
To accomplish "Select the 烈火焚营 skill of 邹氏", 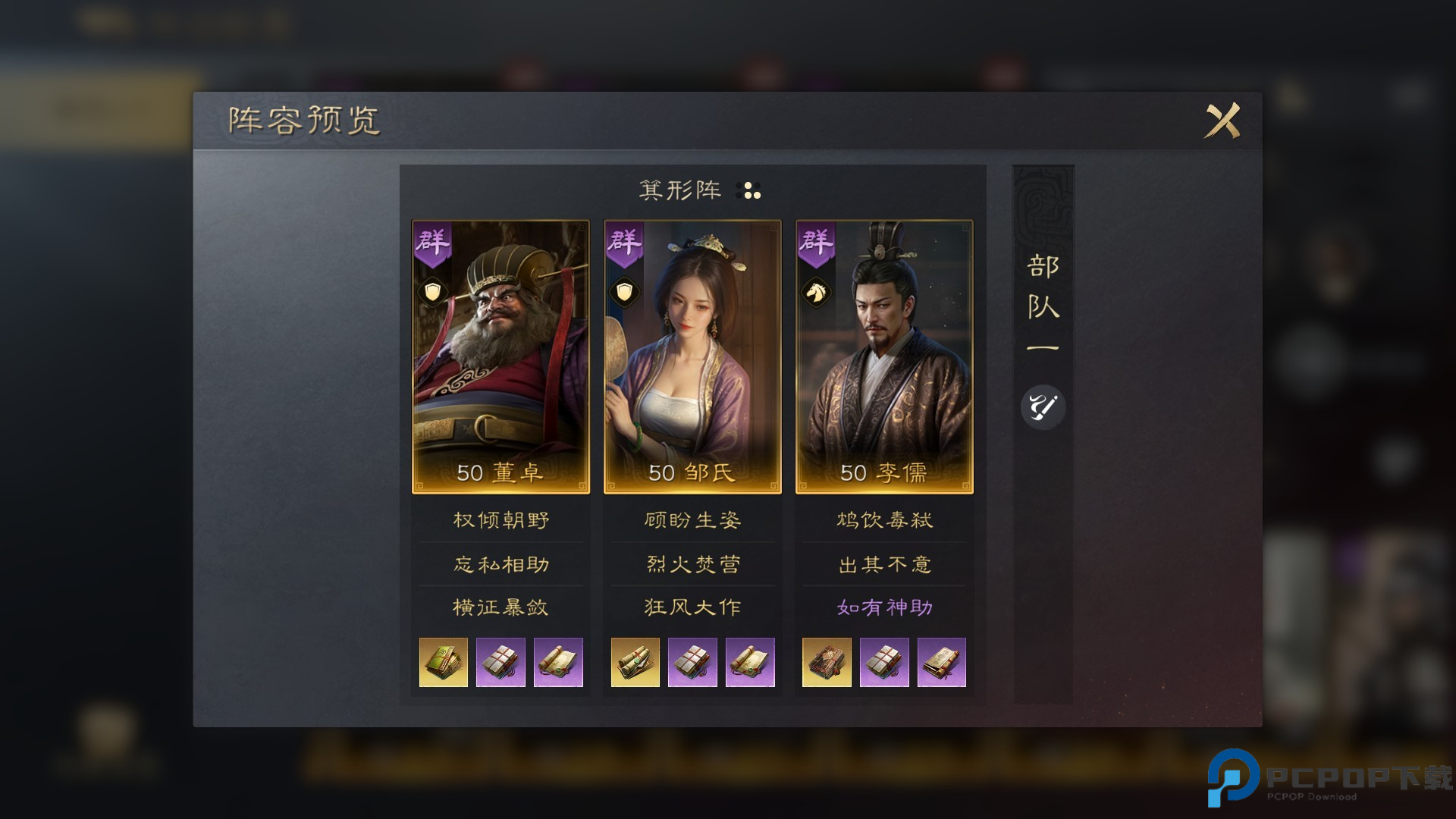I will [x=692, y=563].
